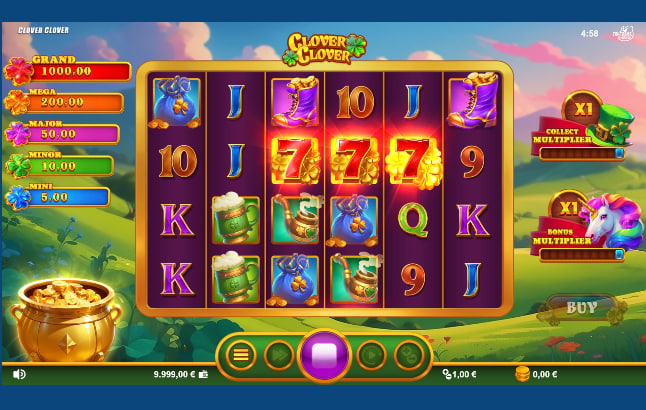Viewport: 646px width, 410px height.
Task: Toggle the sound speaker icon
Action: tap(19, 374)
